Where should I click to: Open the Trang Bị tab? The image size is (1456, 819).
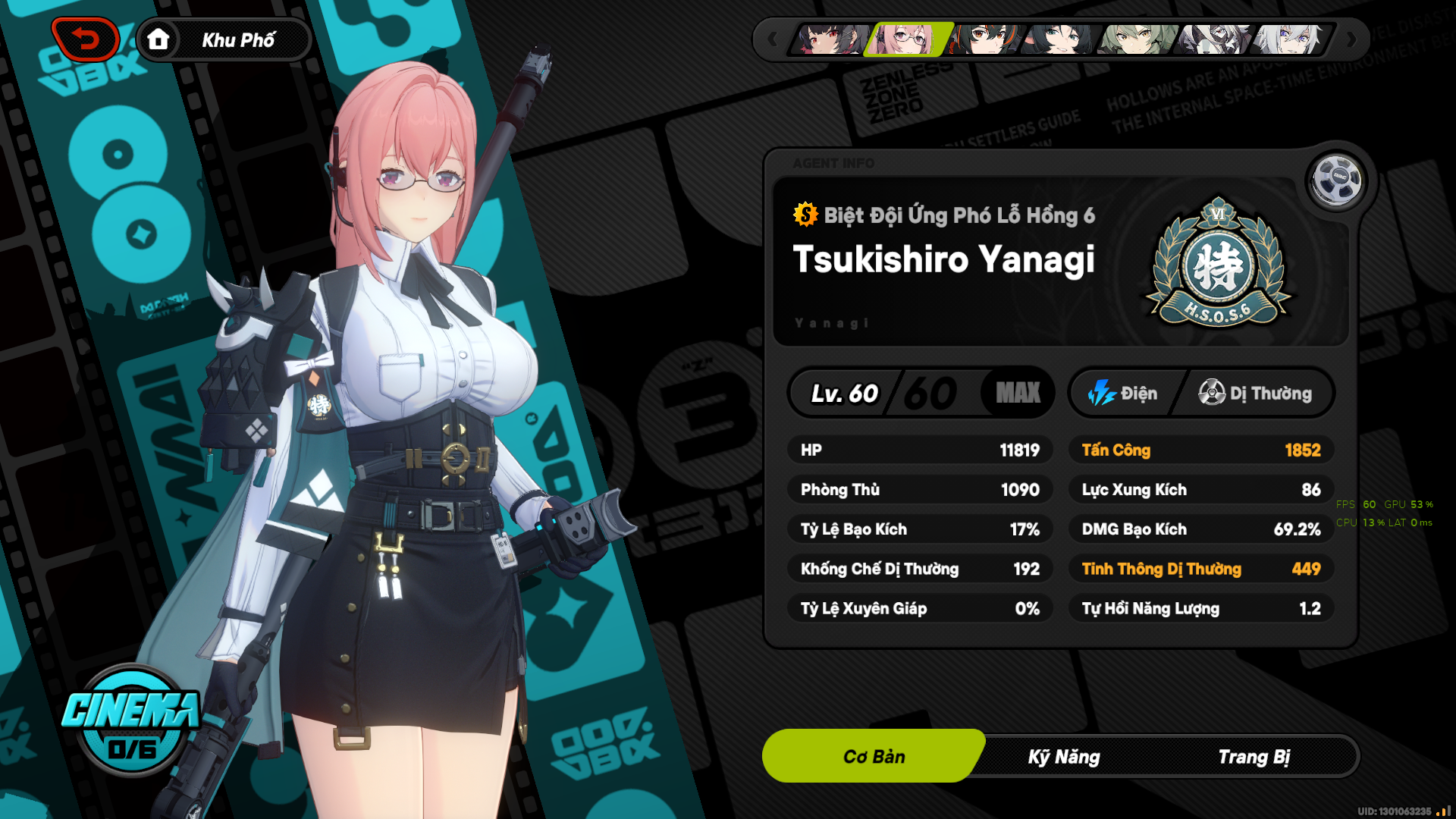click(1255, 755)
